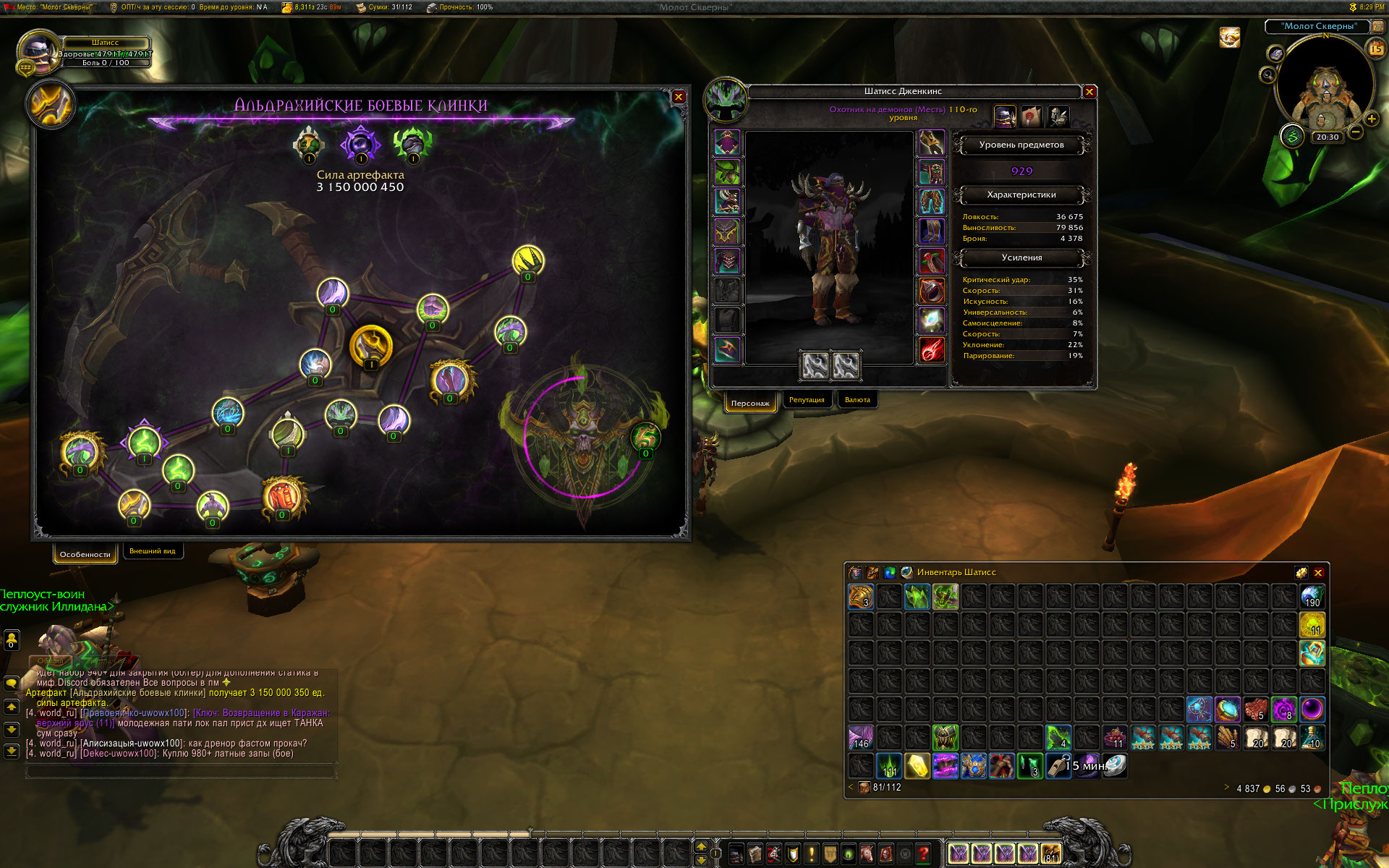Close the artifact weapon window
1389x868 pixels.
[x=679, y=97]
